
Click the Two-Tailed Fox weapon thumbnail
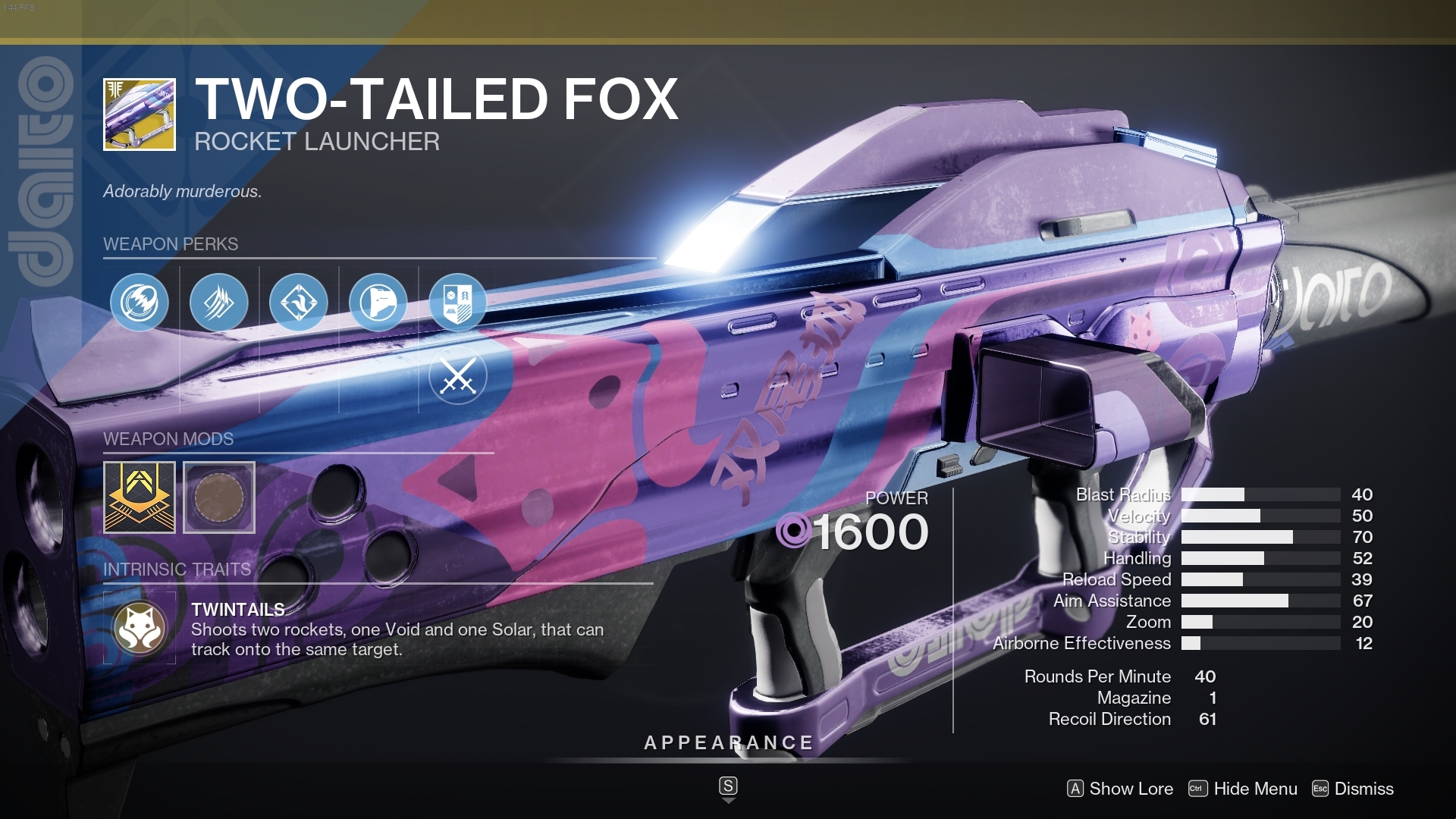(139, 114)
